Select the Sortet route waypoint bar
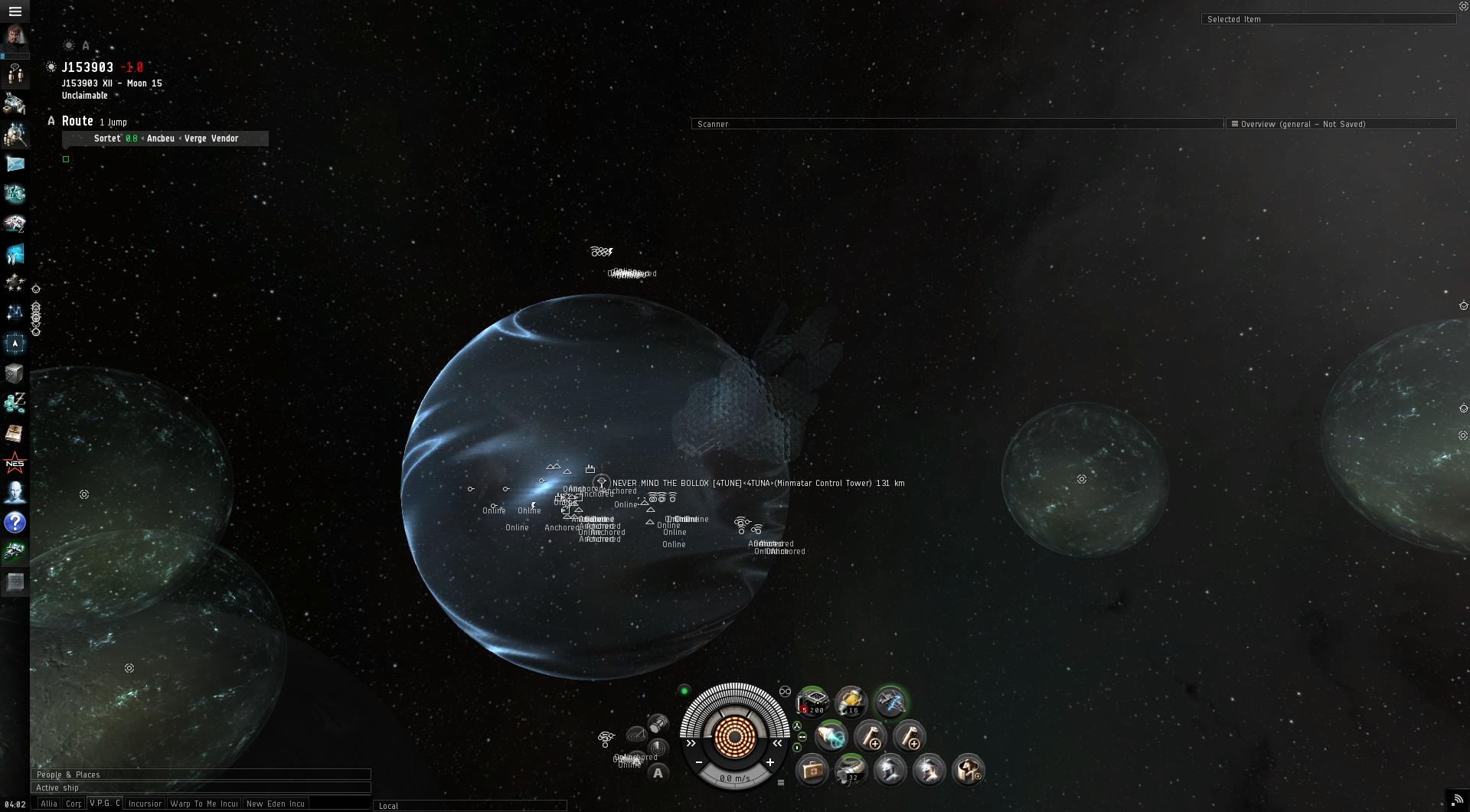This screenshot has width=1470, height=812. pos(165,139)
